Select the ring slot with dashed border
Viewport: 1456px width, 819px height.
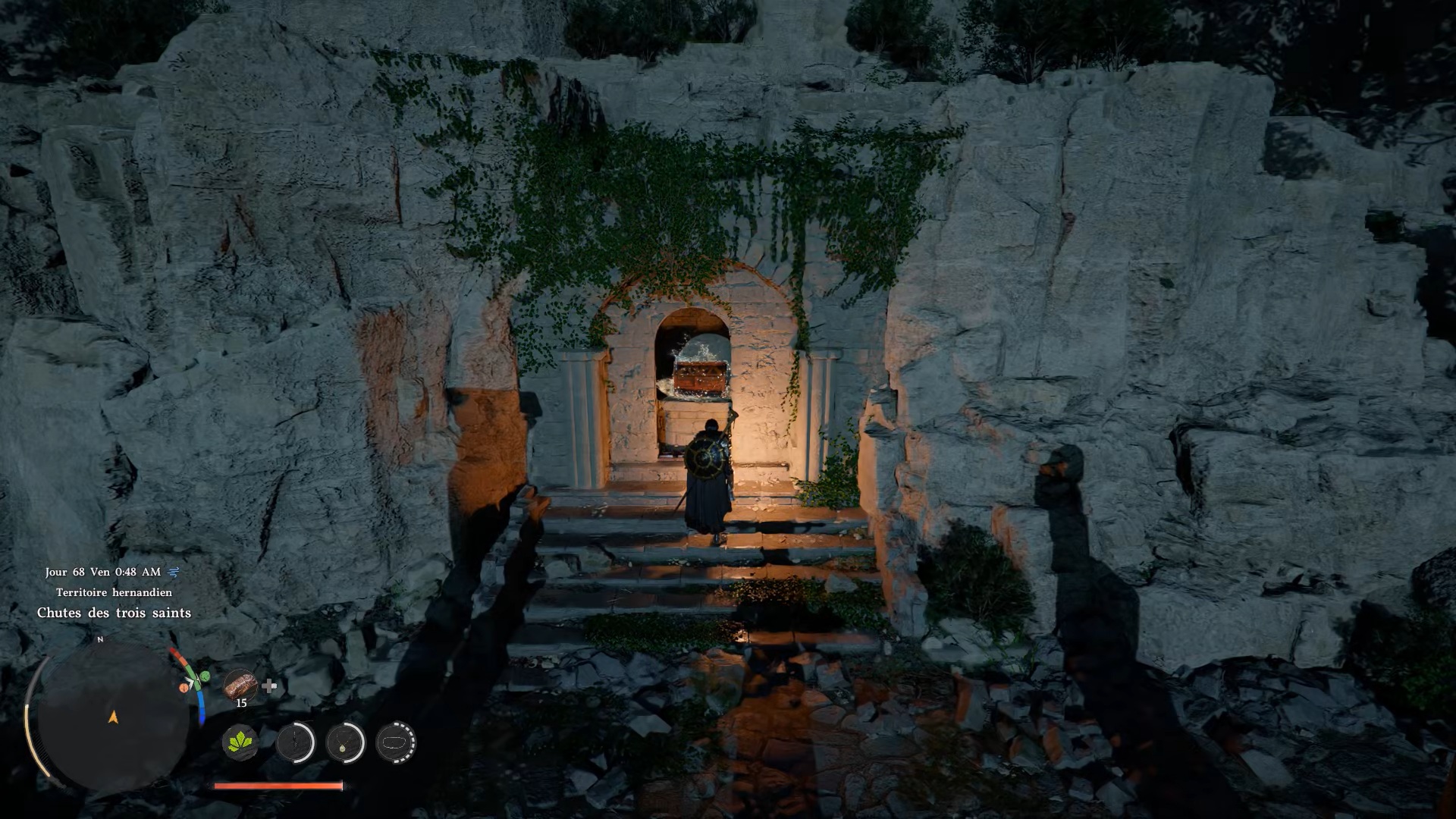click(x=396, y=742)
